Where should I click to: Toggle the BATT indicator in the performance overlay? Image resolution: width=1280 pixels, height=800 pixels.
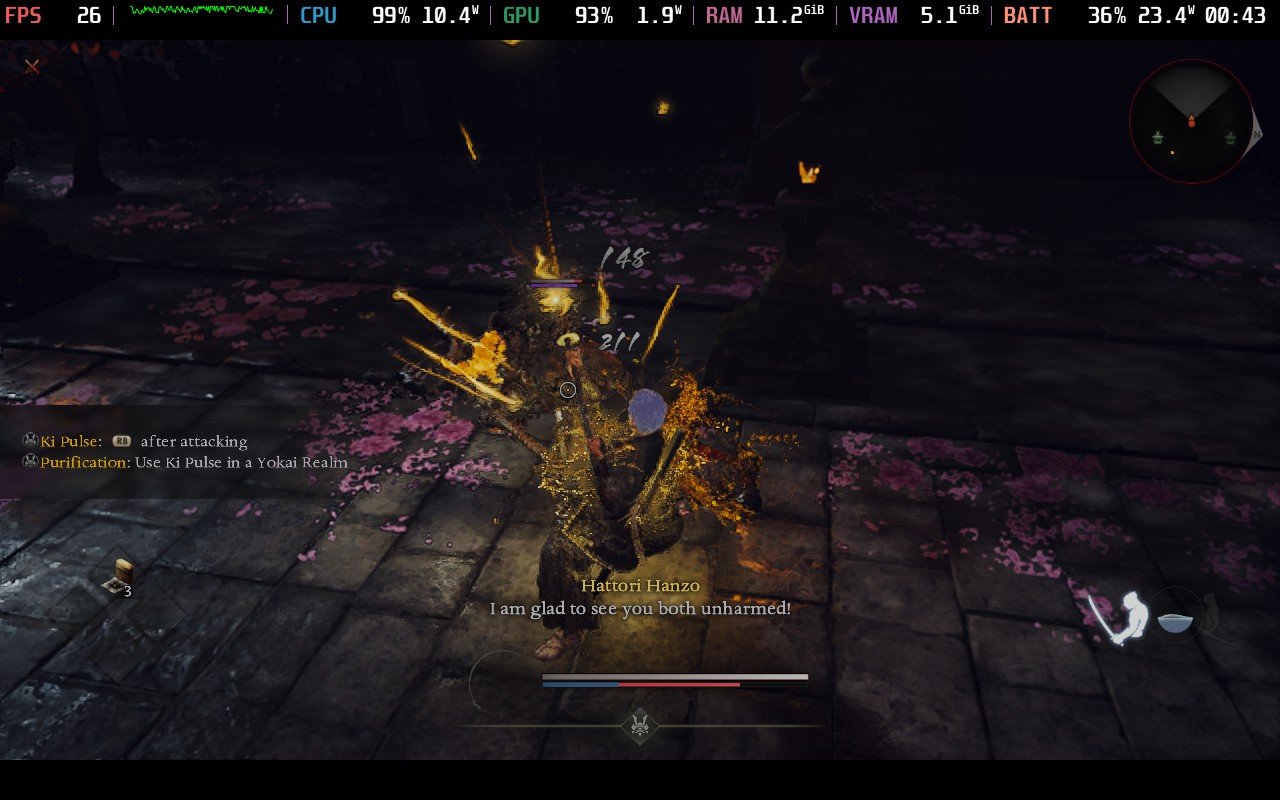pyautogui.click(x=1027, y=16)
